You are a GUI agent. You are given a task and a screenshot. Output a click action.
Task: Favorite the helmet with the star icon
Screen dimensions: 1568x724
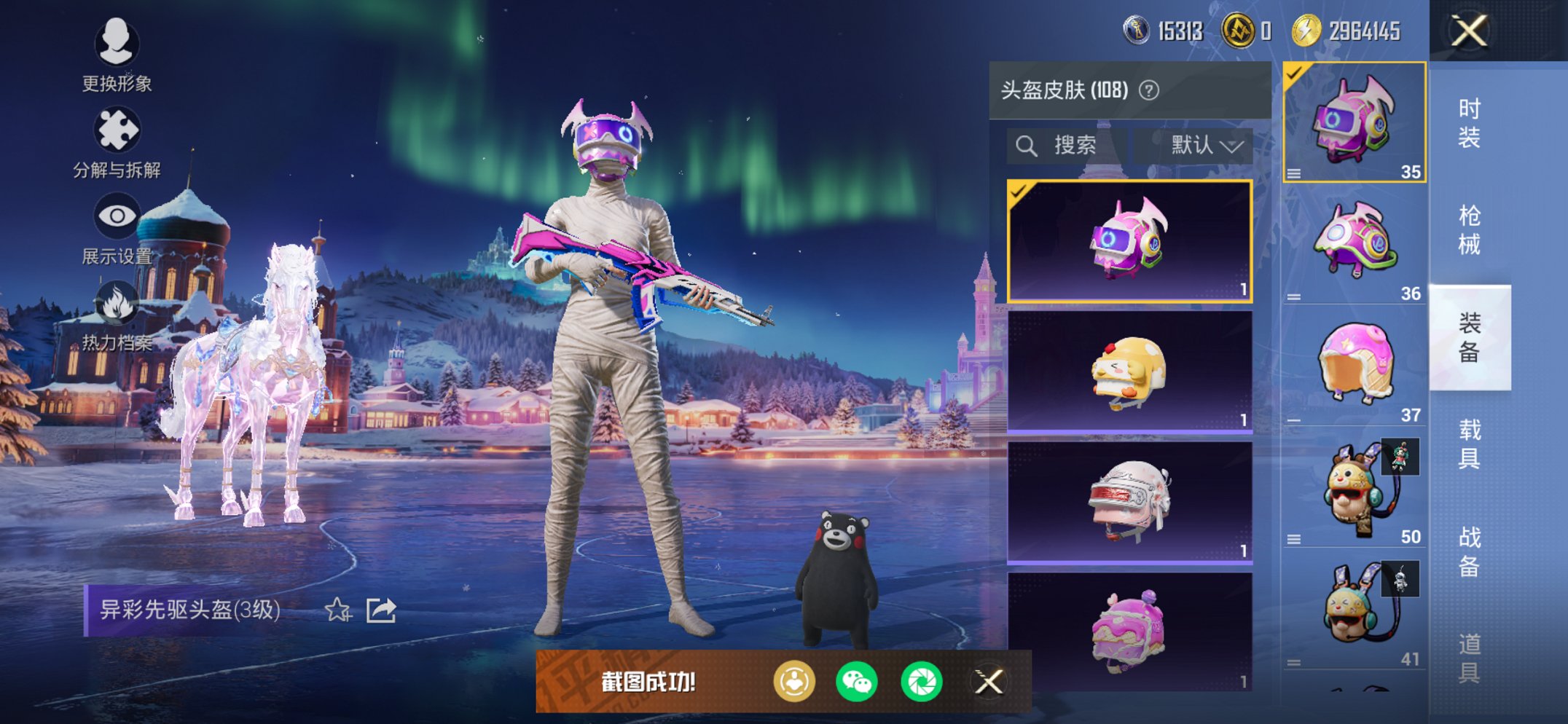[337, 610]
